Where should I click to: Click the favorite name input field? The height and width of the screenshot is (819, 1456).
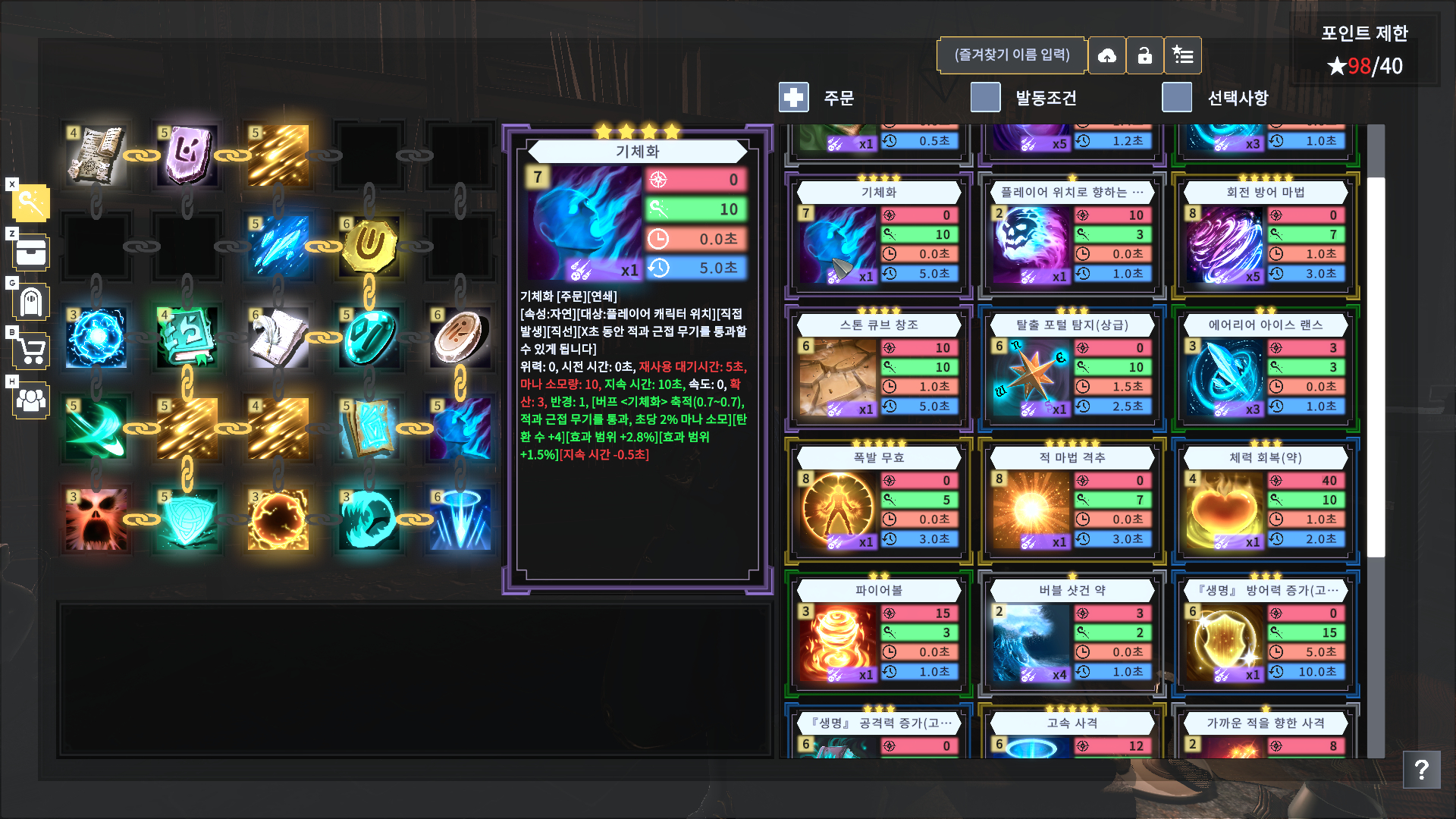pyautogui.click(x=1012, y=55)
